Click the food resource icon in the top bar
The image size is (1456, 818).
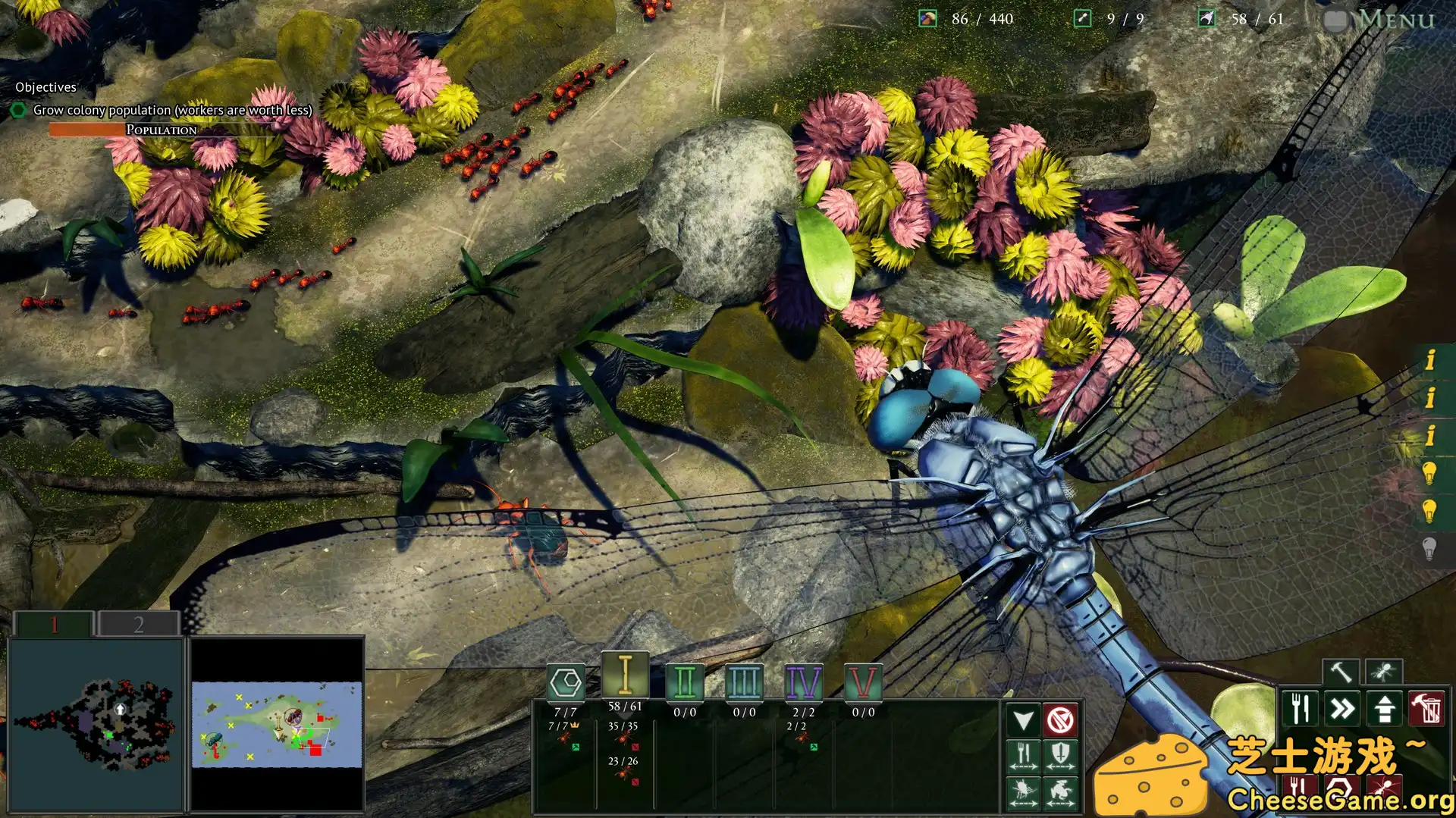[927, 17]
